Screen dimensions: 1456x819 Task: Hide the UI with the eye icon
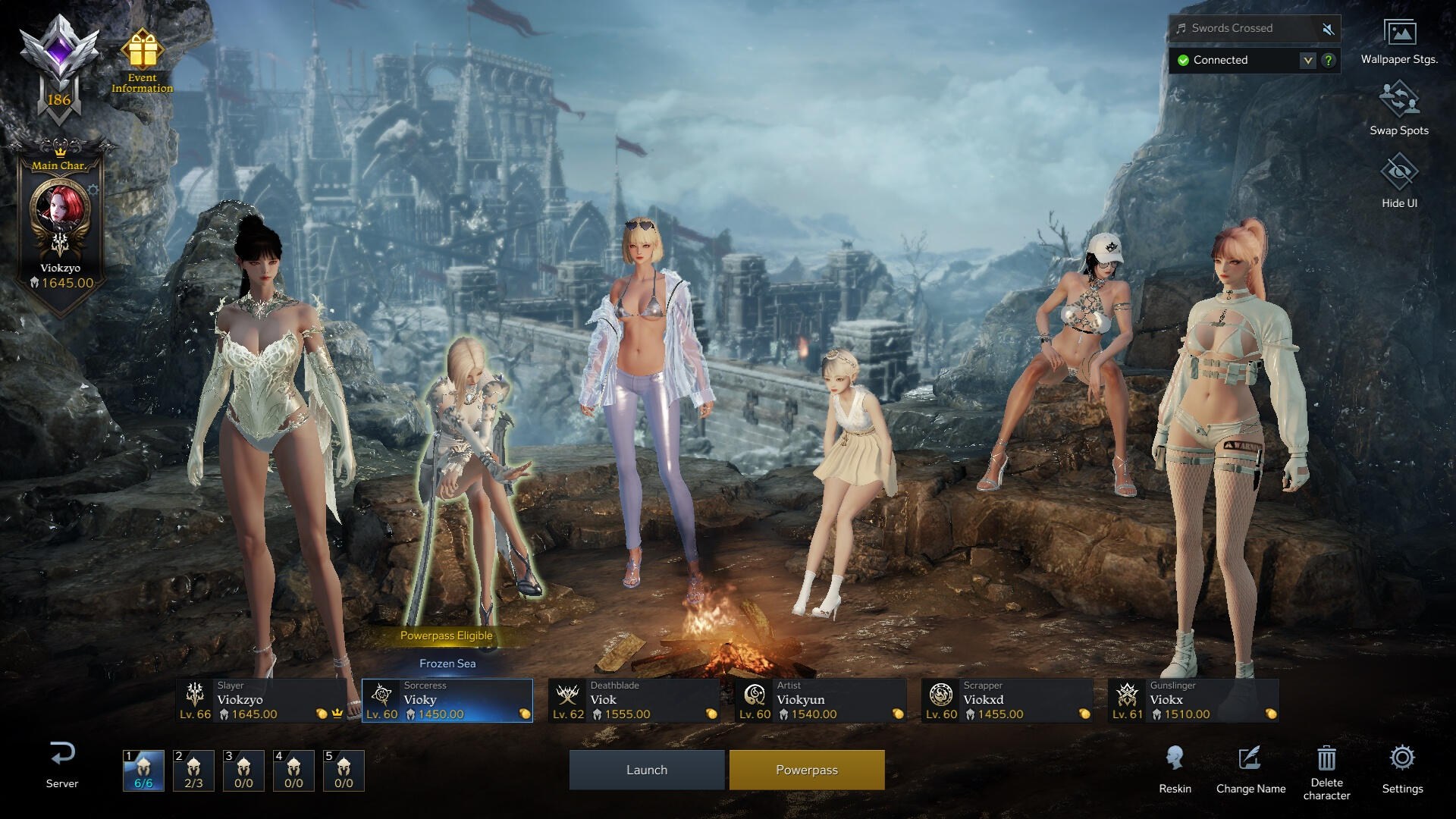click(1399, 173)
